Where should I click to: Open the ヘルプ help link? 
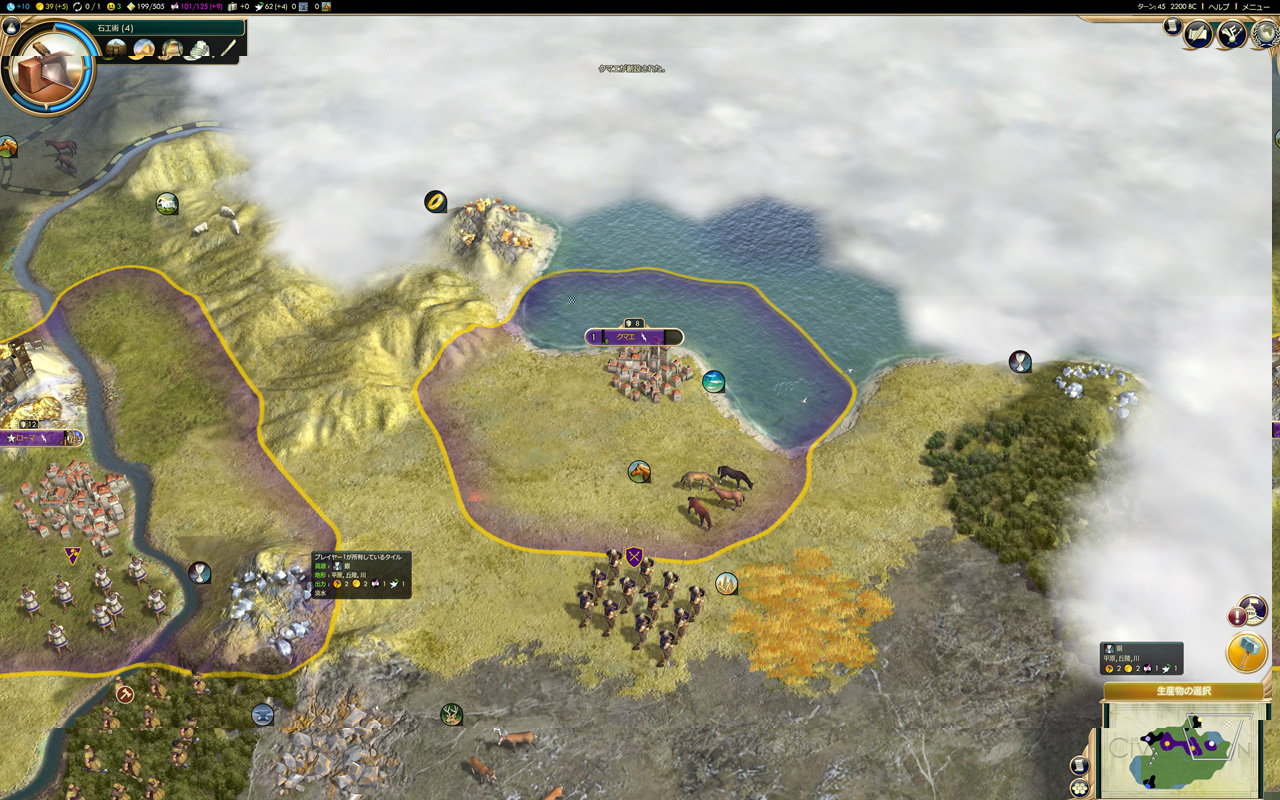click(1219, 6)
